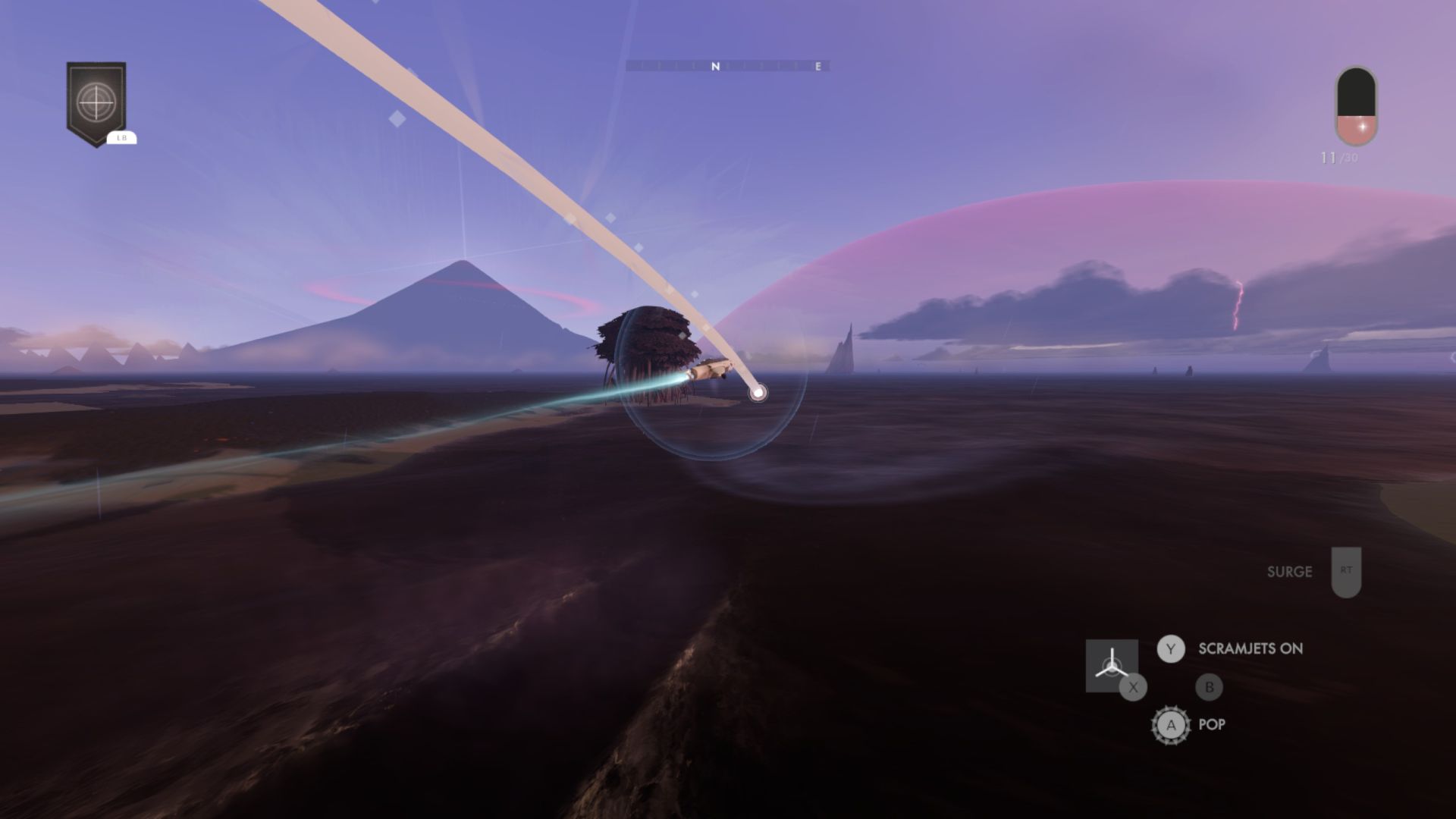Click the X button prompt on the ability box
The image size is (1456, 819).
(x=1131, y=688)
